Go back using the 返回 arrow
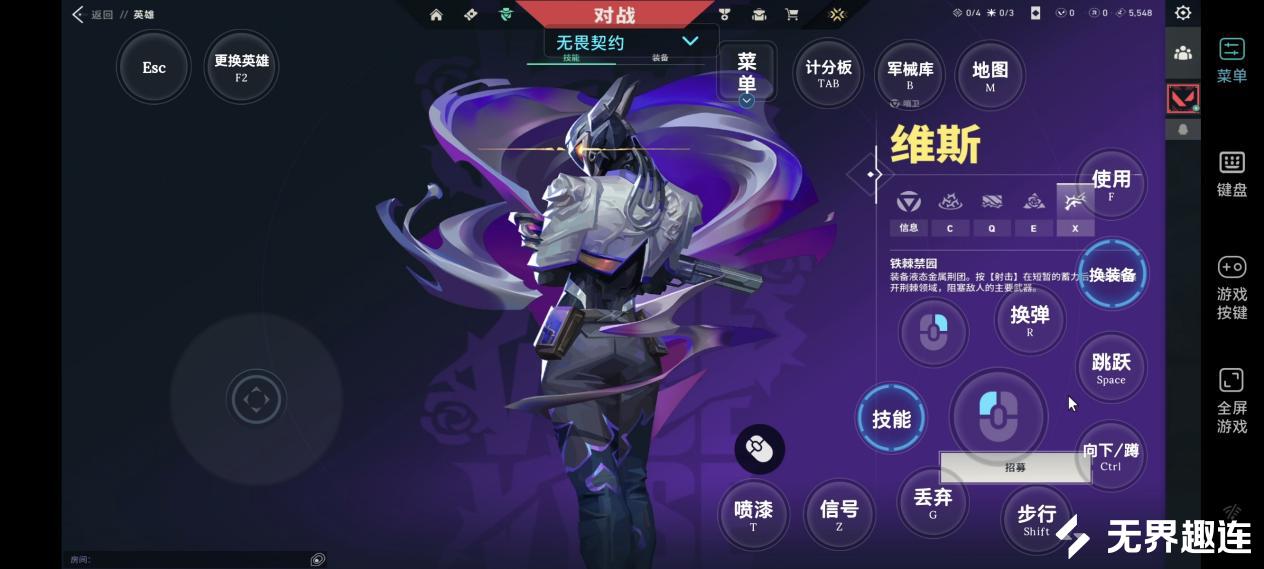The width and height of the screenshot is (1264, 569). point(78,14)
